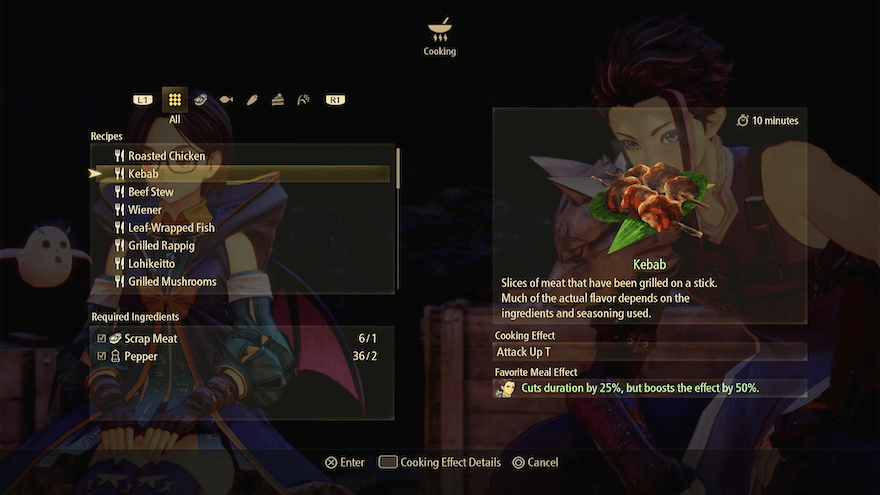Select the All recipes category tab
The image size is (880, 495).
[175, 100]
